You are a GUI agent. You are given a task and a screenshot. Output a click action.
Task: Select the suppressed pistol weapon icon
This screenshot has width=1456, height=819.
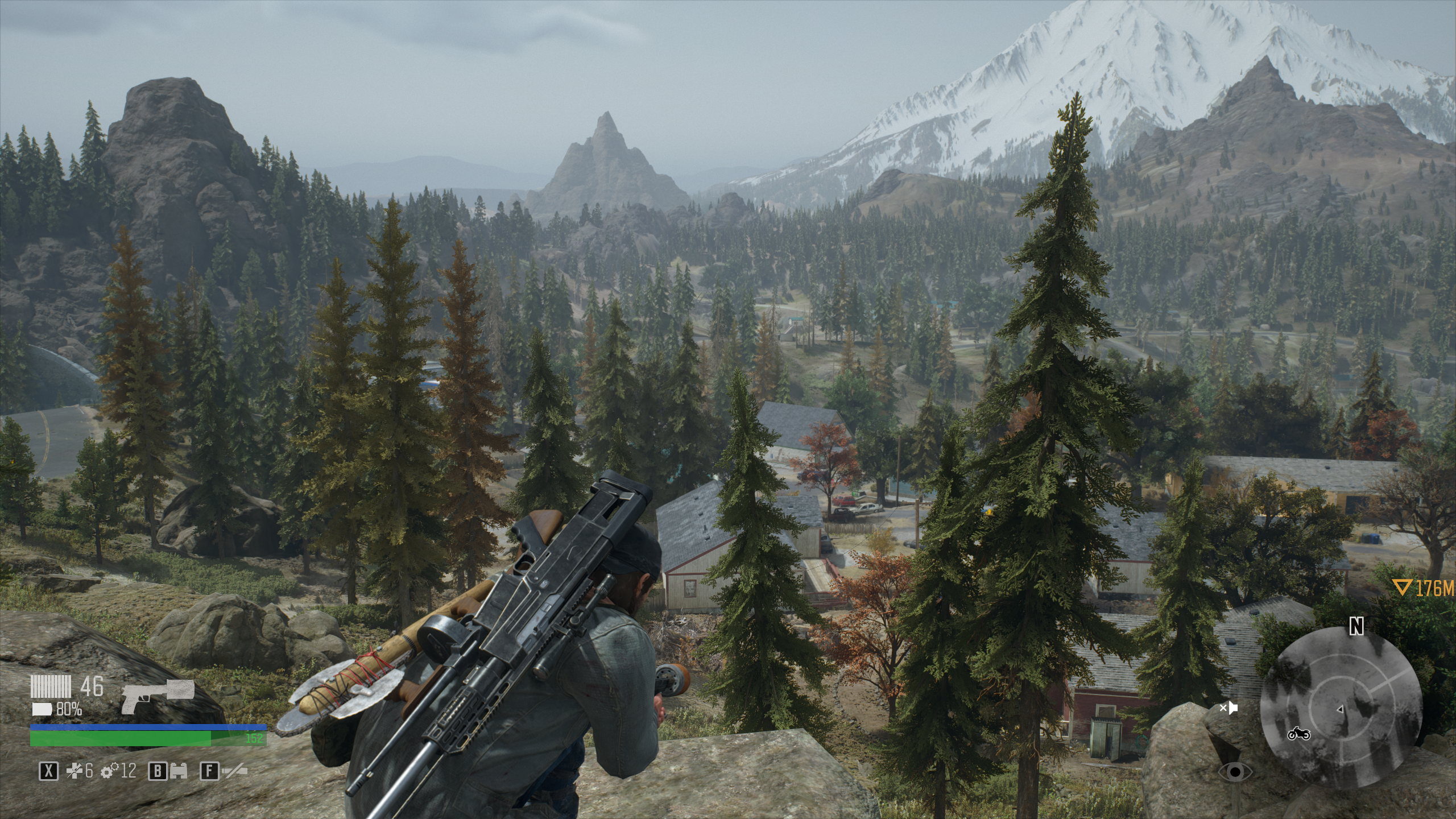pyautogui.click(x=158, y=696)
